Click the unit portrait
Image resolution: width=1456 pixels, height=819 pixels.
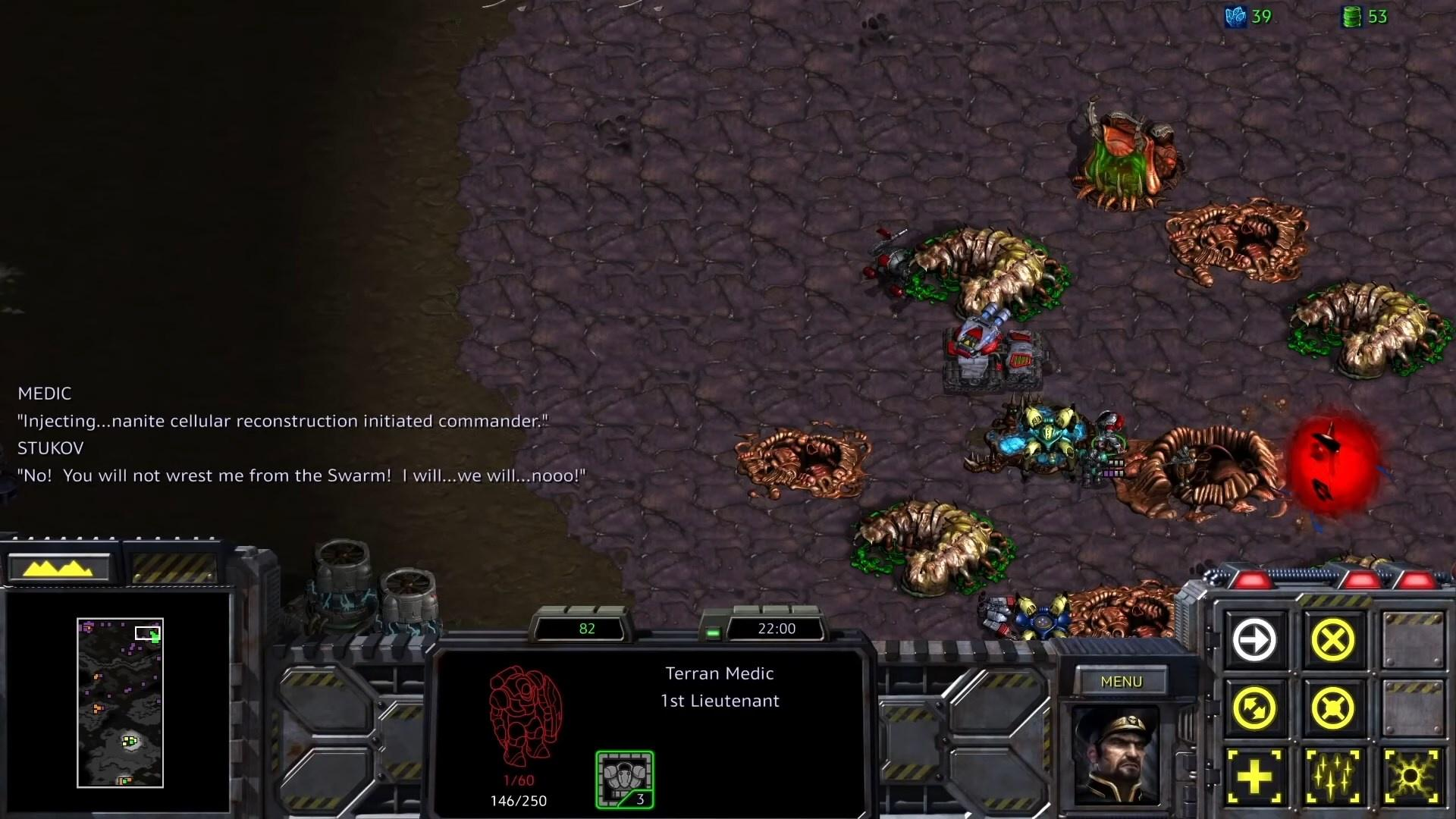[x=1117, y=755]
